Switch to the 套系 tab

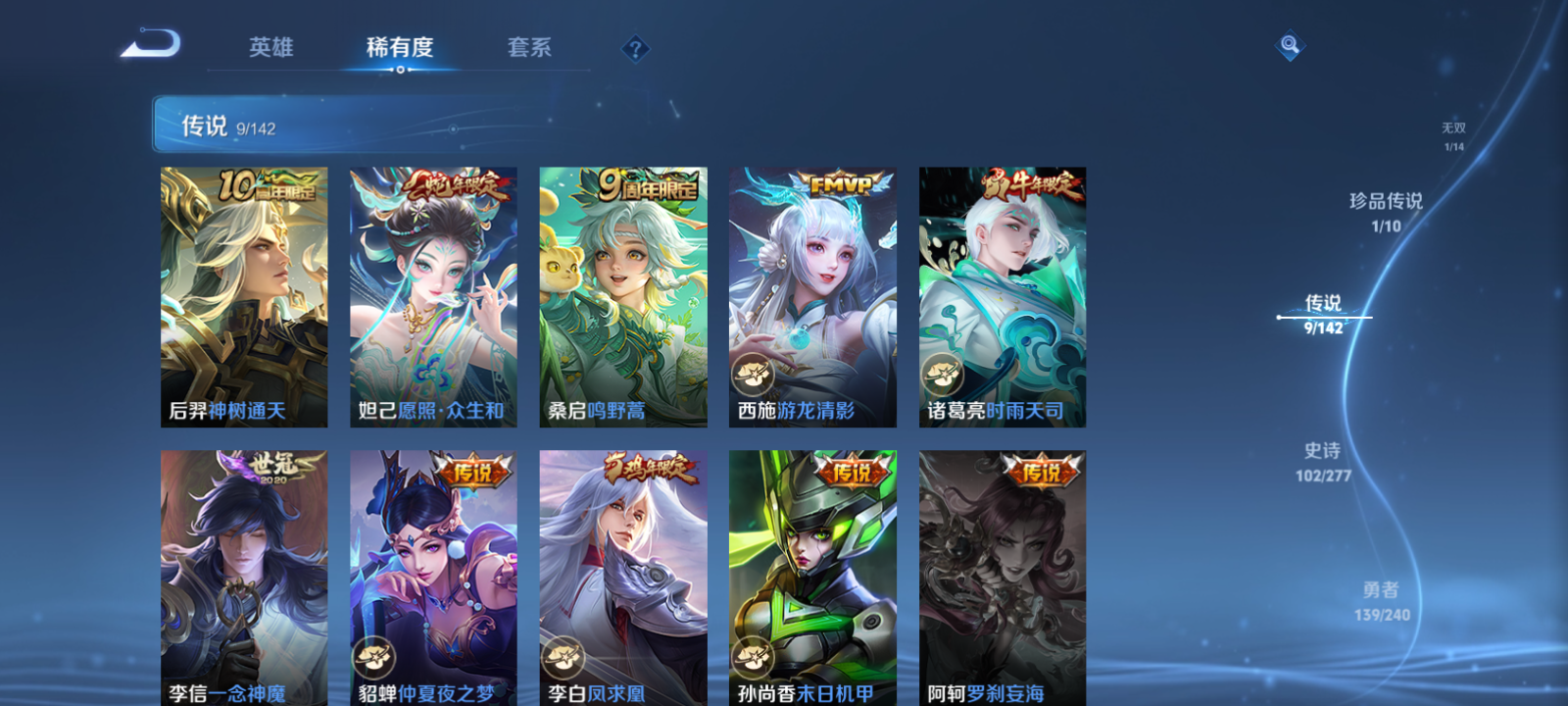(x=527, y=46)
